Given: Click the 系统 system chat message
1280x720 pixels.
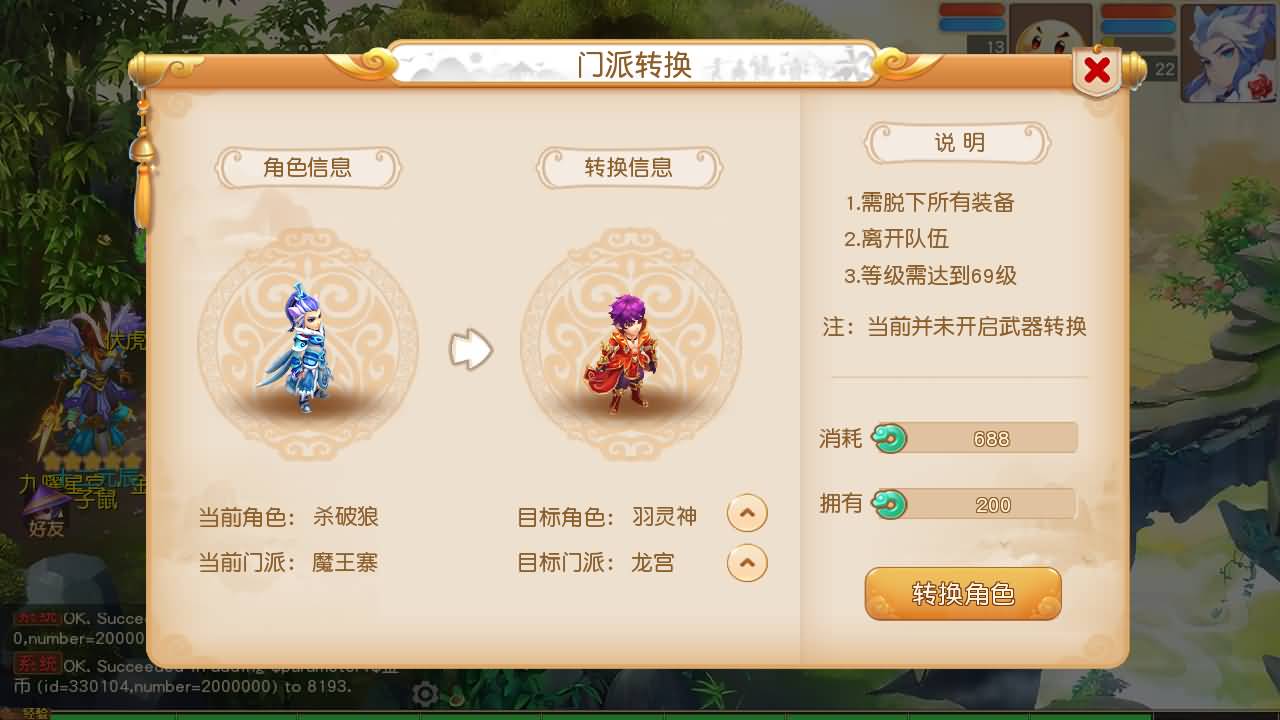Looking at the screenshot, I should [x=35, y=663].
